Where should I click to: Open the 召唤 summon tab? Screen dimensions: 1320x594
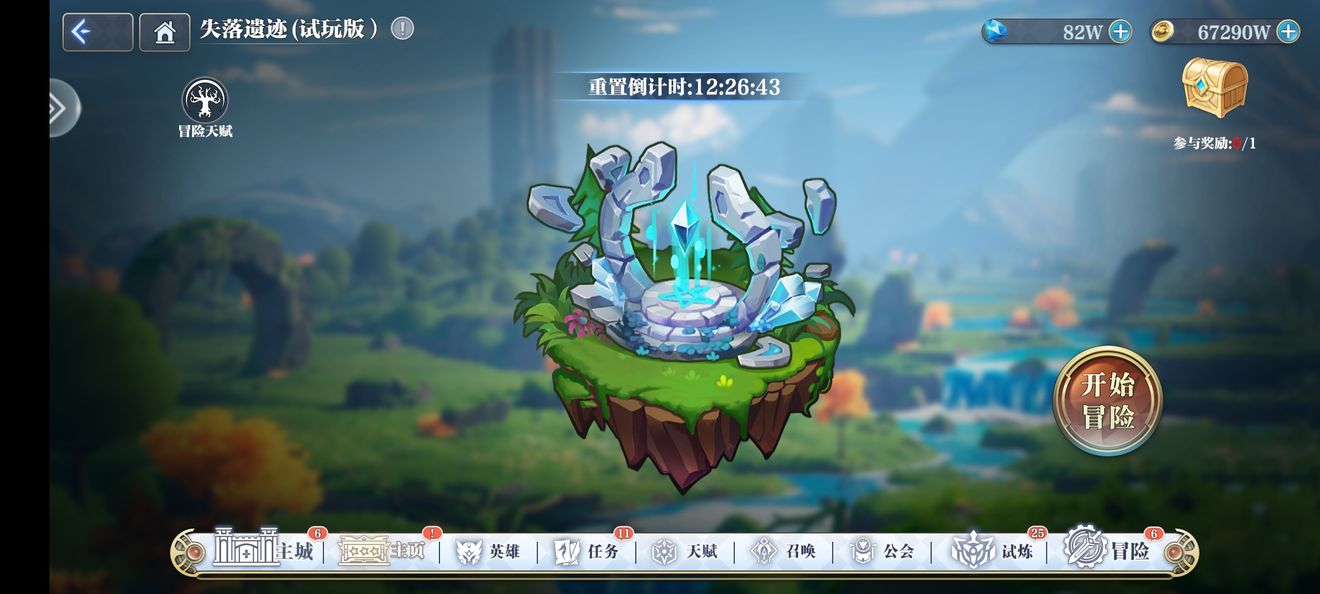tap(784, 551)
